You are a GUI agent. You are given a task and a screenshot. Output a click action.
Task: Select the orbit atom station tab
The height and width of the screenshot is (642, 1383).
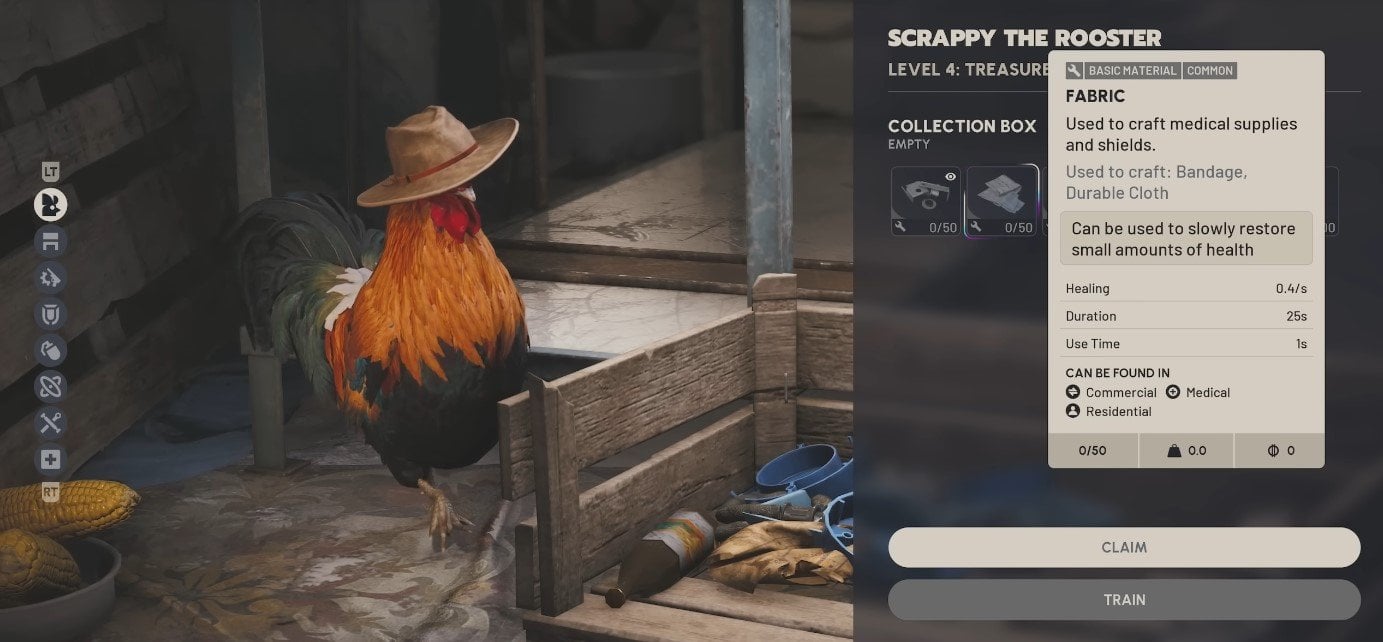50,386
